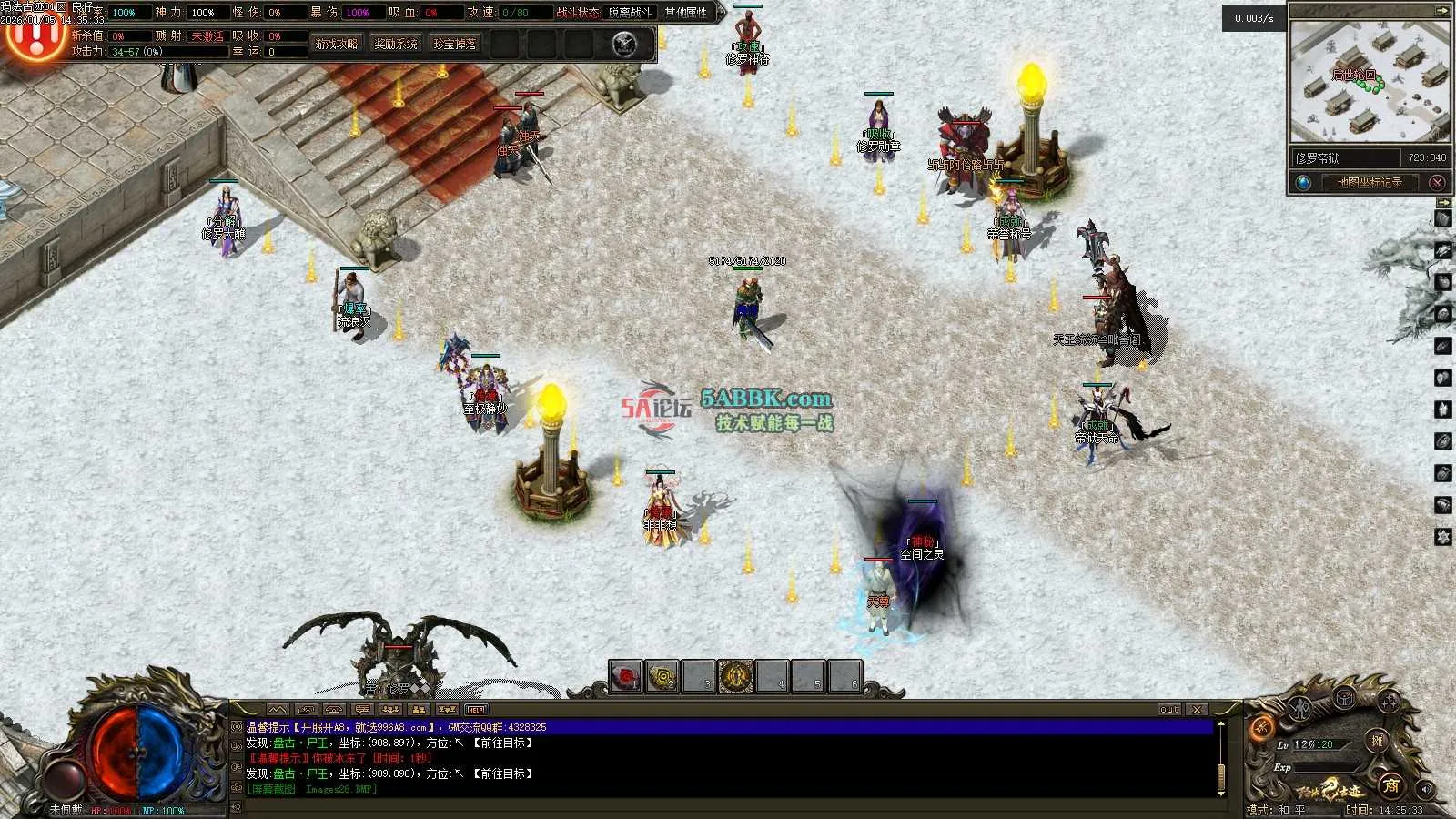Click the red exclamation alert icon
The width and height of the screenshot is (1456, 819).
tap(35, 36)
